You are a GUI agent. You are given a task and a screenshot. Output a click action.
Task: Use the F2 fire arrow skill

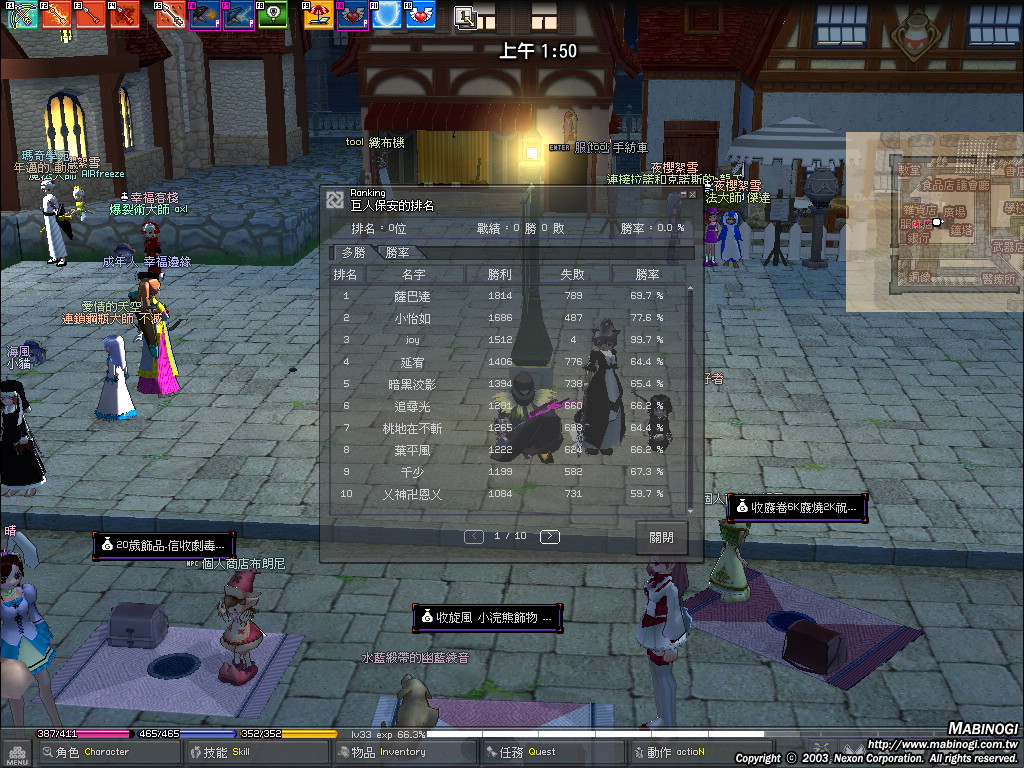pyautogui.click(x=56, y=14)
